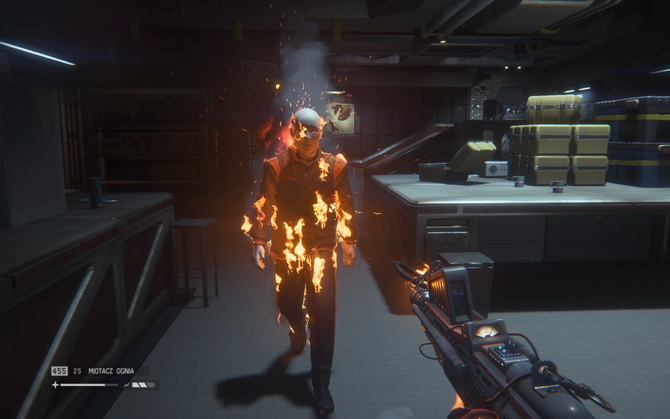Select the Miotacz Ognia weapon label
The image size is (670, 419).
pos(110,371)
